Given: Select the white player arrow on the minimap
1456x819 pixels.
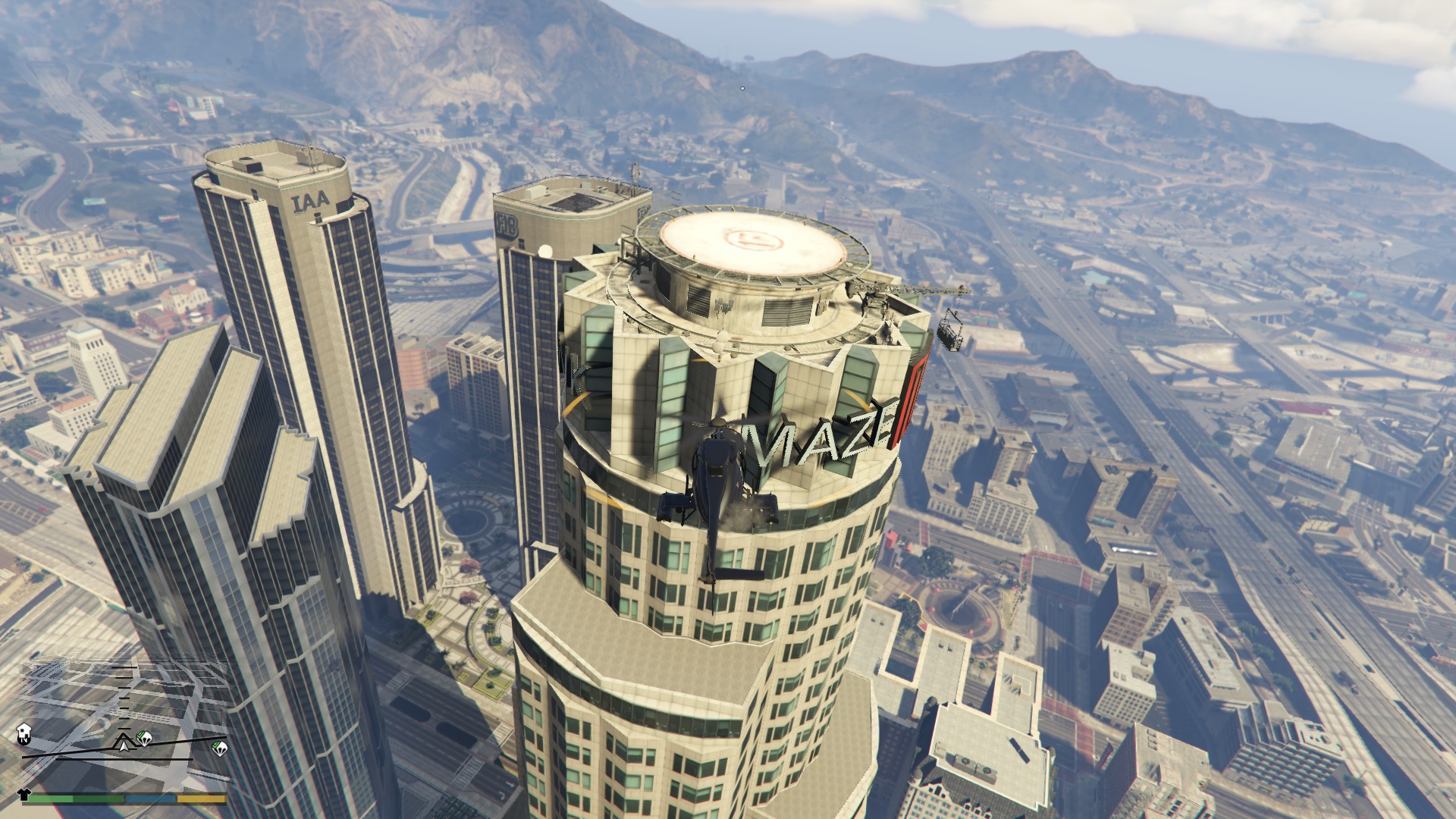Looking at the screenshot, I should click(x=124, y=745).
